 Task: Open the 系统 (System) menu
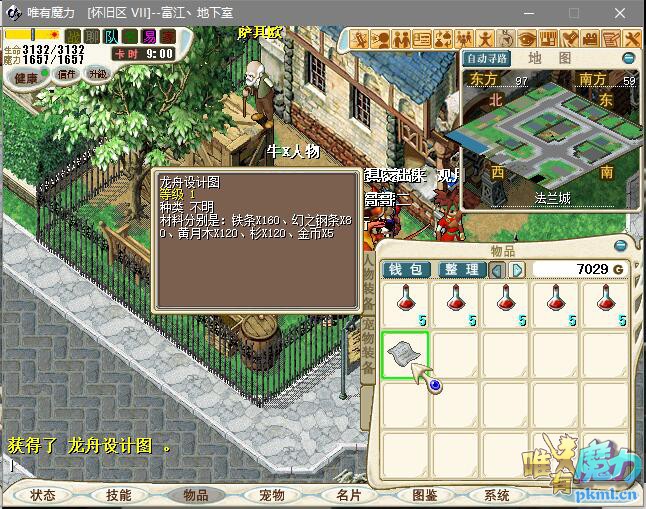click(x=497, y=495)
